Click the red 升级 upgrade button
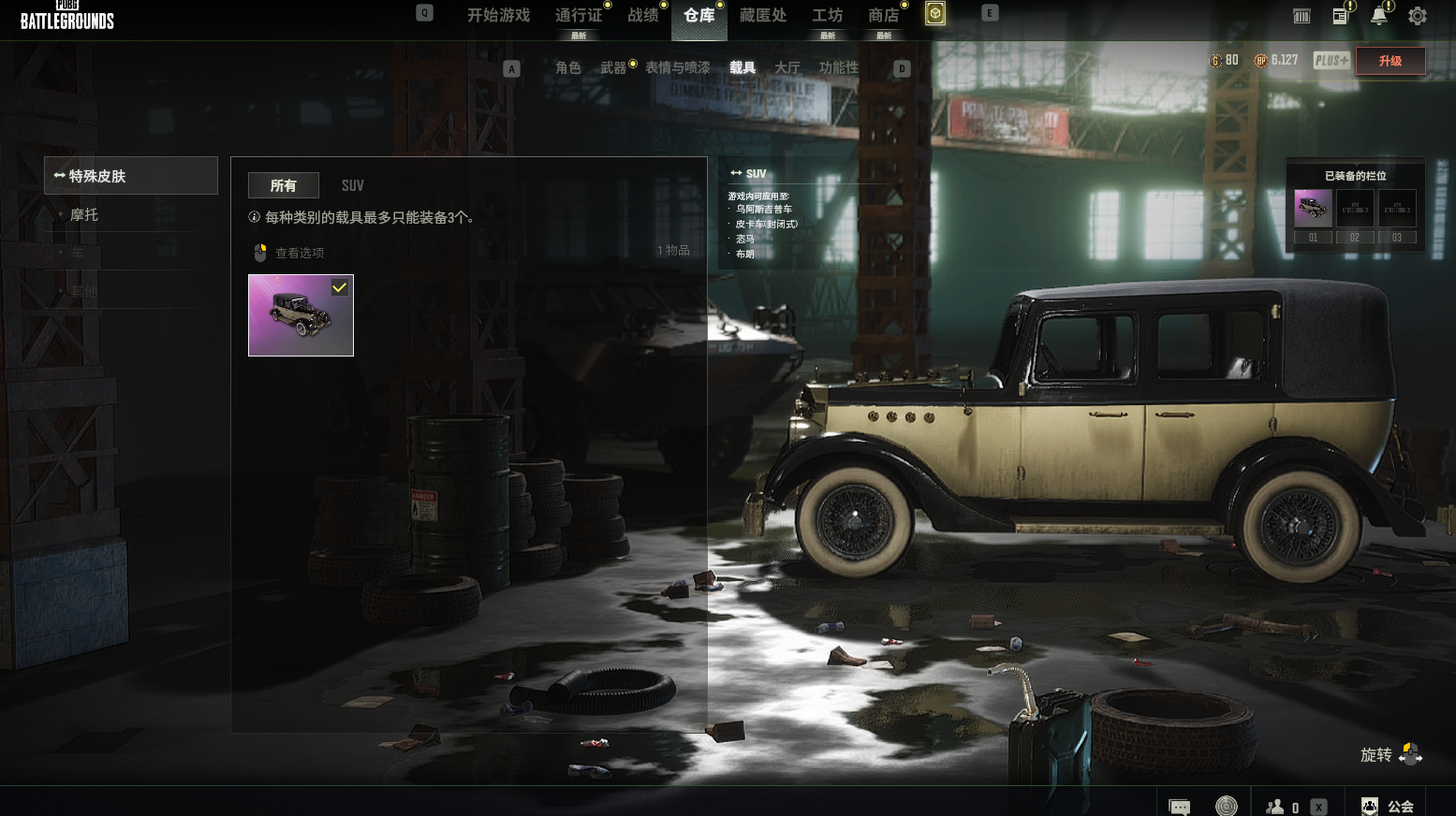The image size is (1456, 816). tap(1390, 61)
